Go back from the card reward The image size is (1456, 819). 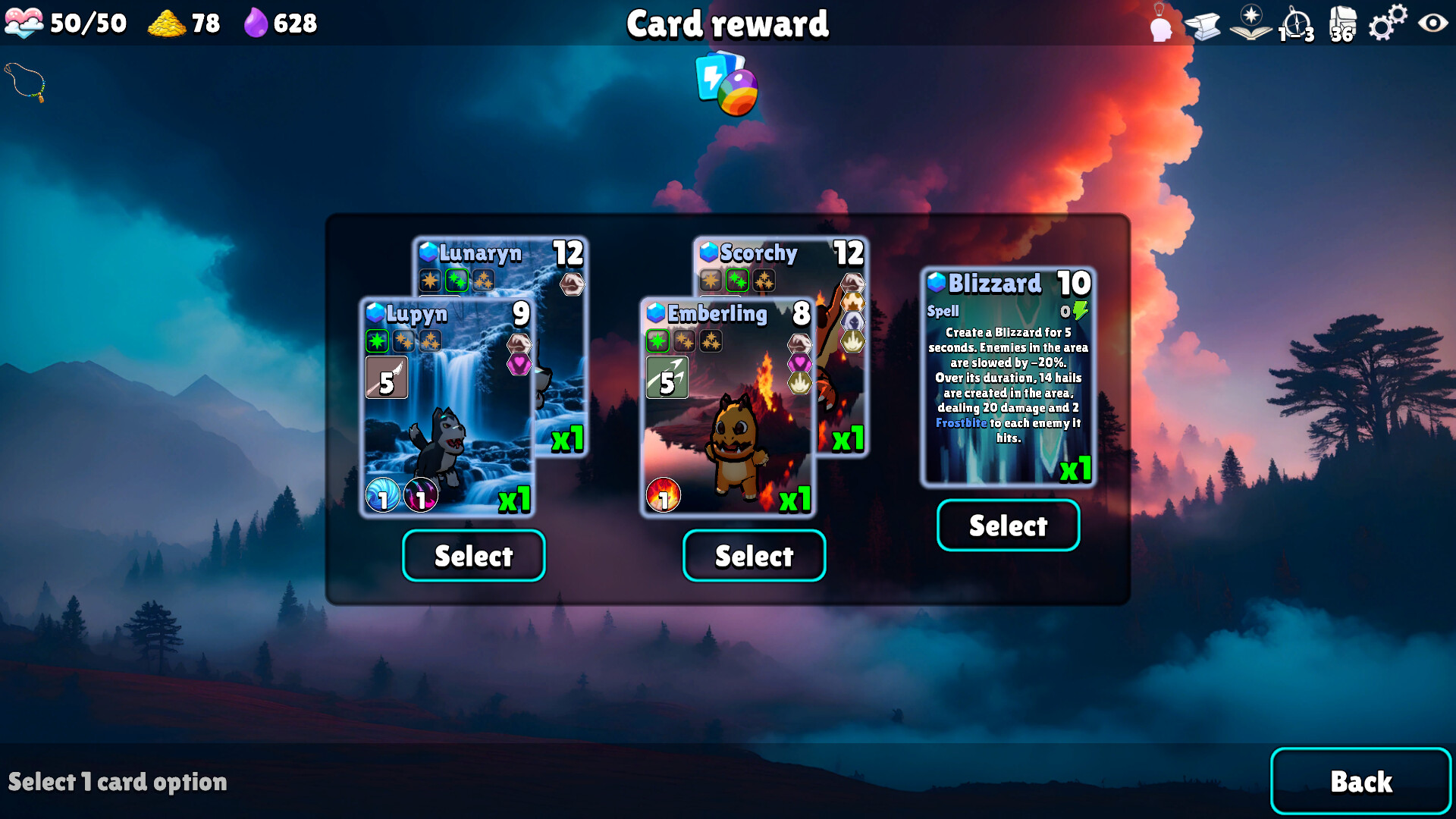[1360, 781]
